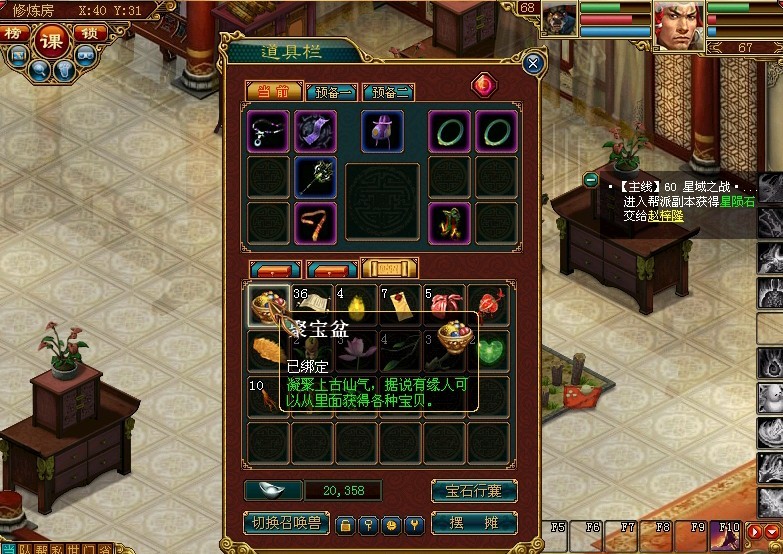Select the equipped necklace slot
Viewport: 783px width, 554px height.
point(268,131)
